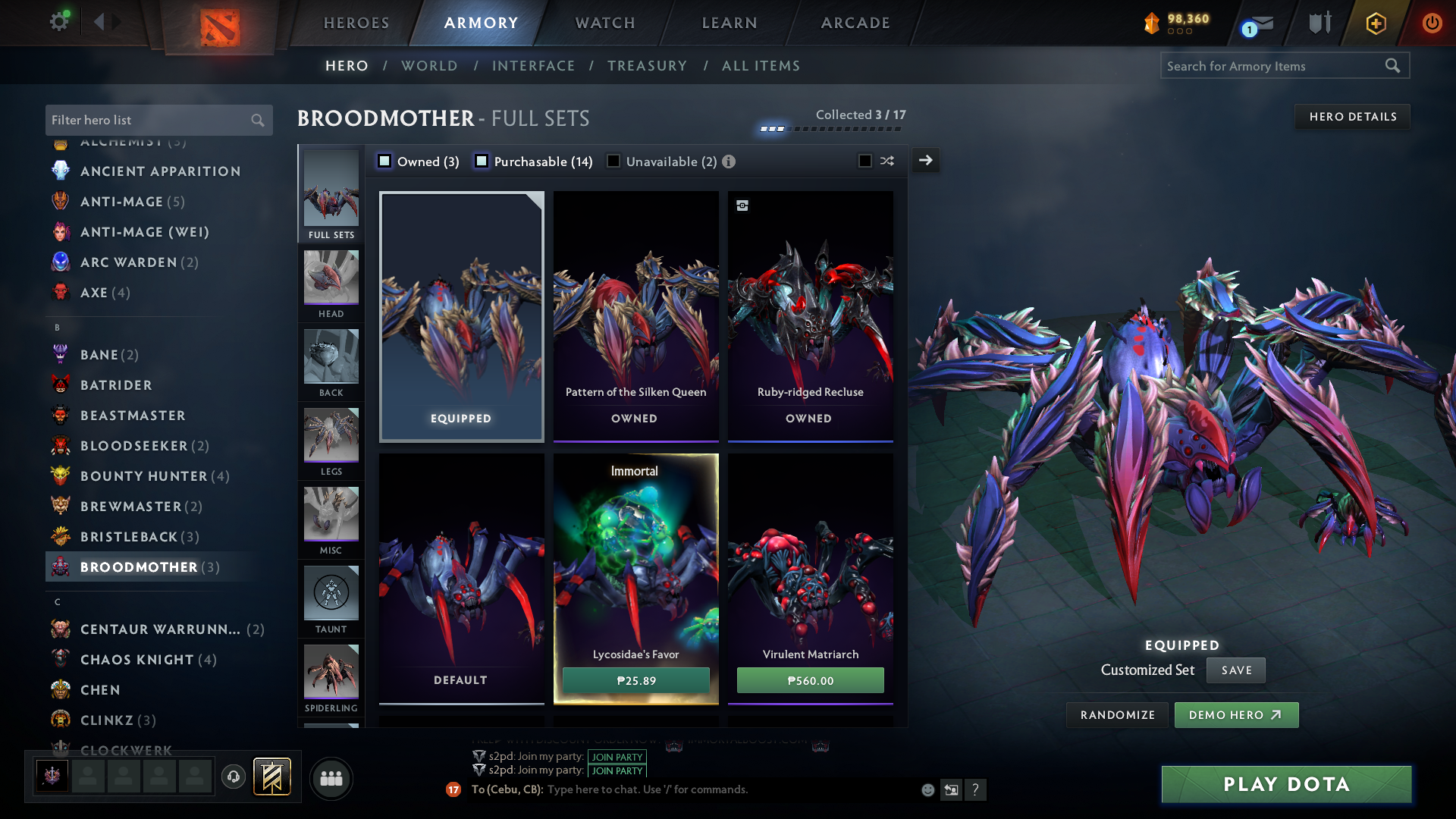Select the Head item slot category
Image resolution: width=1456 pixels, height=819 pixels.
tap(331, 284)
